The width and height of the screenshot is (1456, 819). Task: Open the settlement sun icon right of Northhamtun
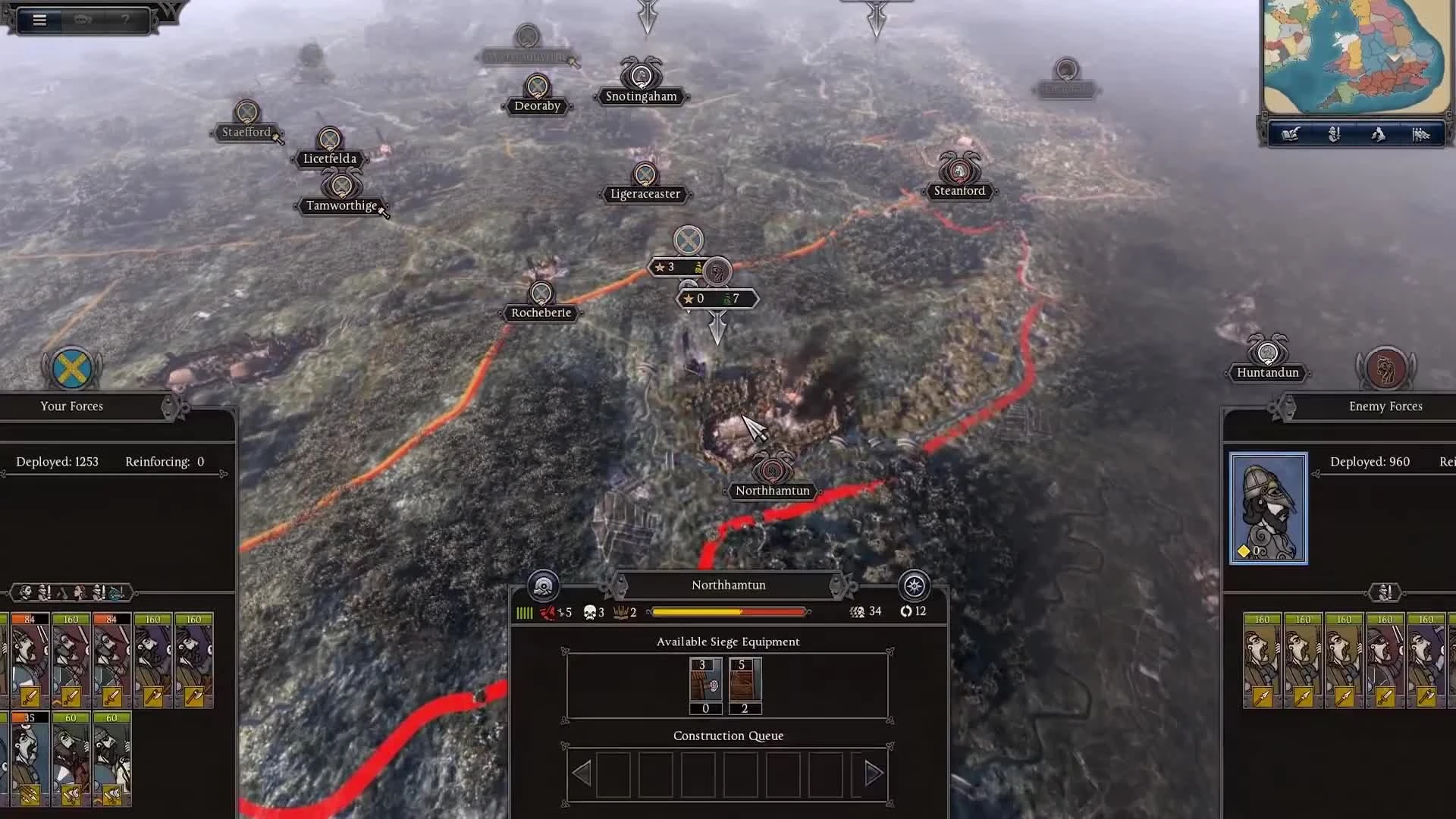[914, 585]
